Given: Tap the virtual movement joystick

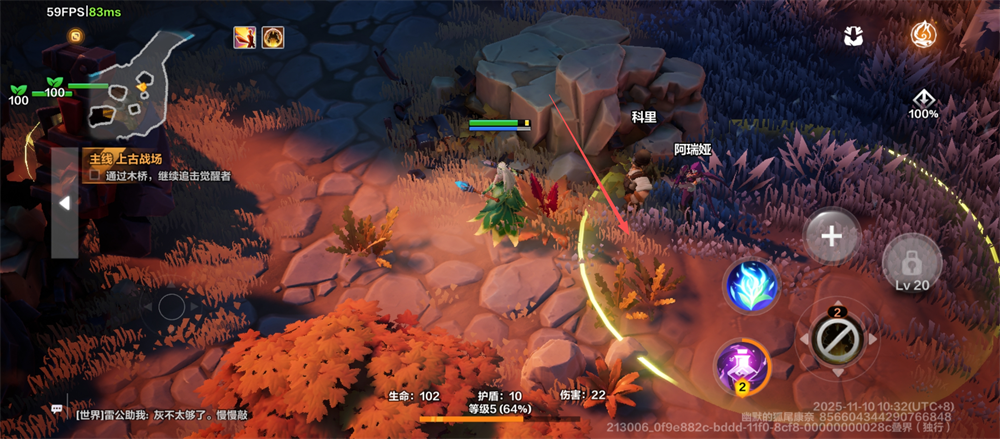Looking at the screenshot, I should pyautogui.click(x=172, y=306).
